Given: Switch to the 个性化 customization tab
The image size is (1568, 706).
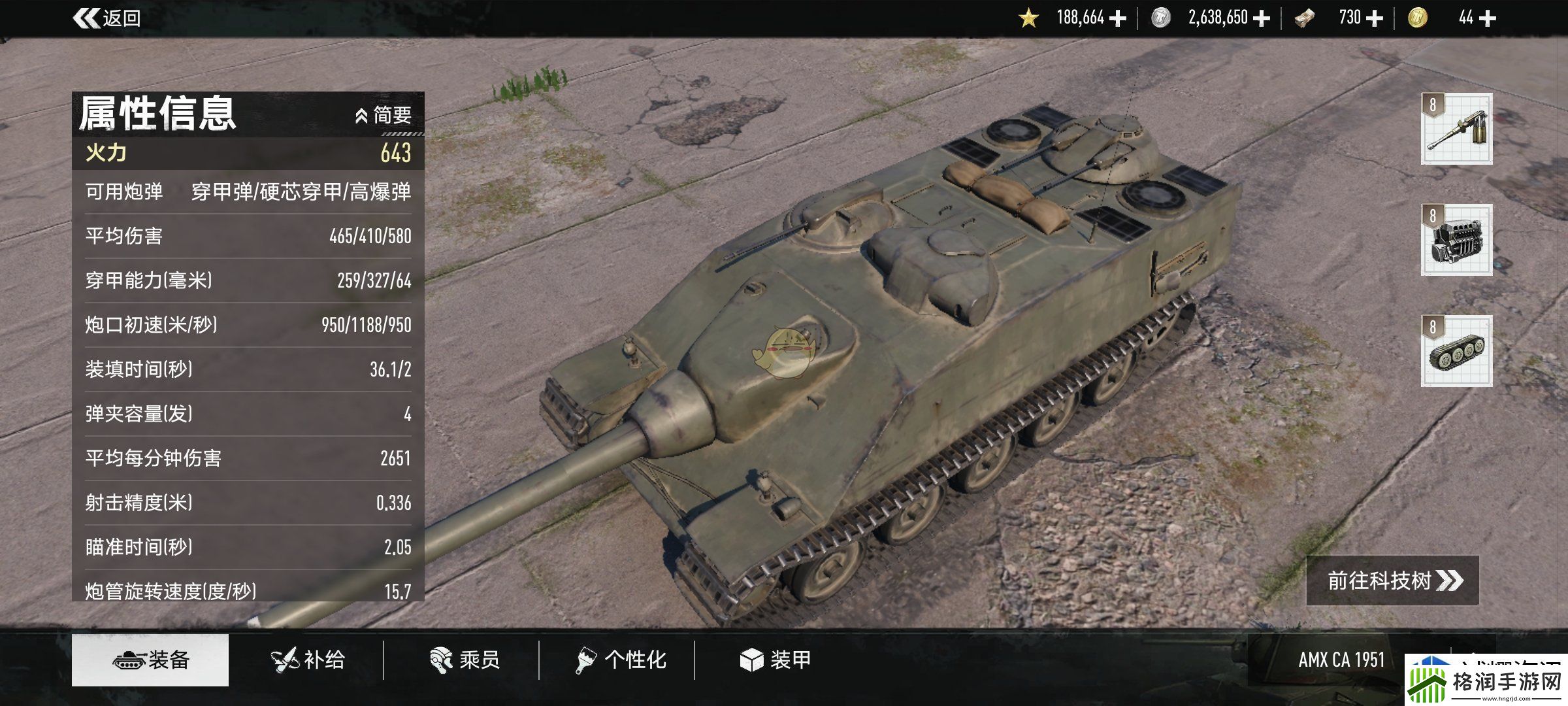Looking at the screenshot, I should tap(621, 660).
